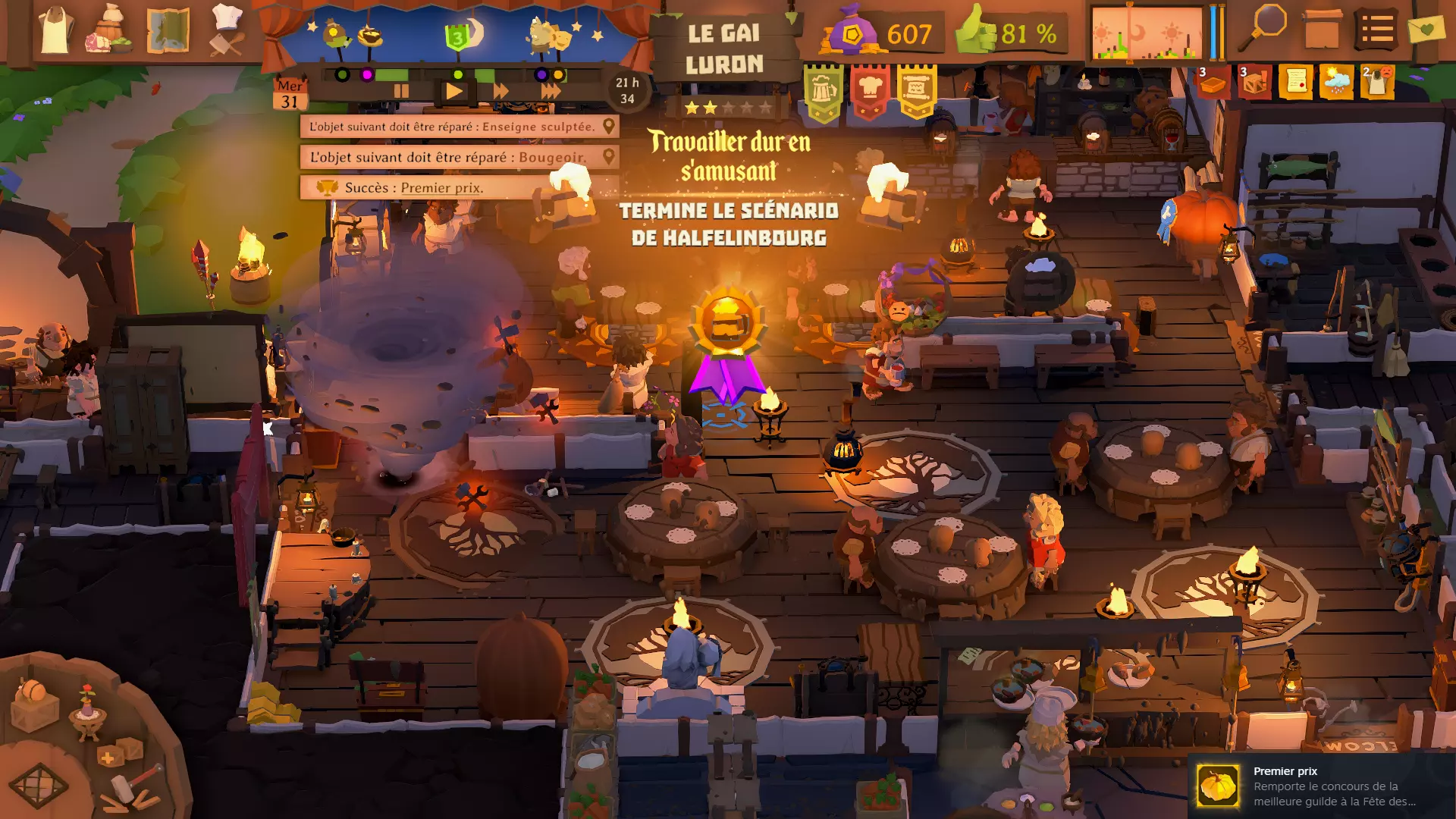Screen dimensions: 1456x819
Task: Select the green beer mug banner
Action: point(824,92)
